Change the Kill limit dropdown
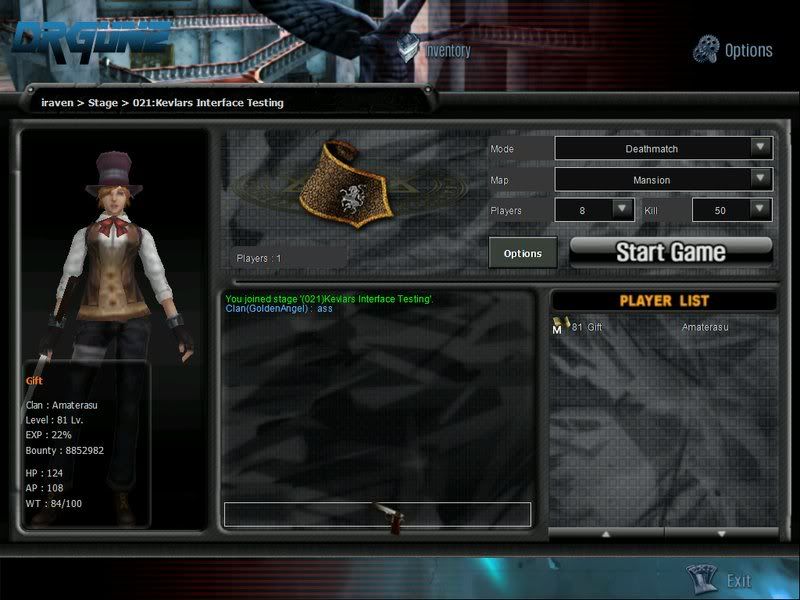 [760, 209]
